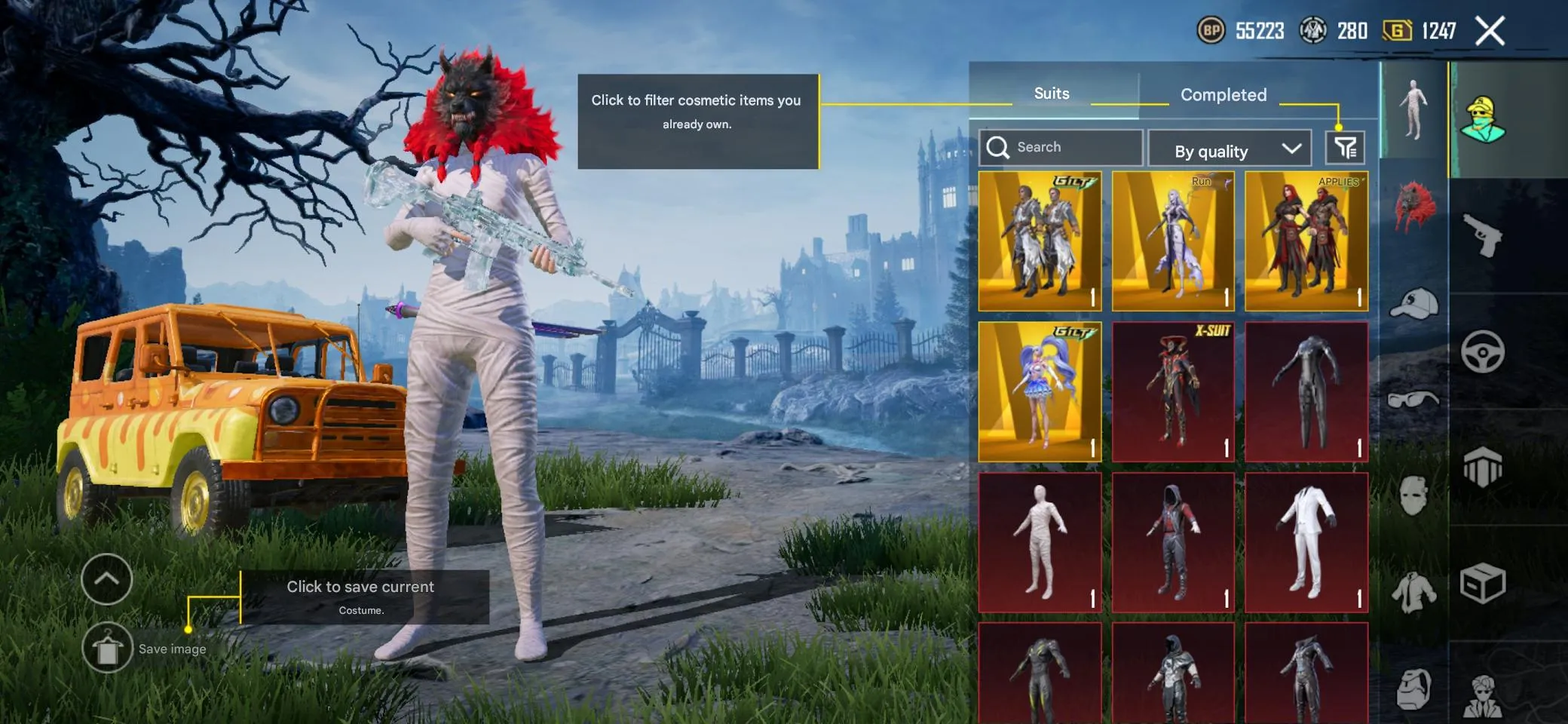Image resolution: width=1568 pixels, height=724 pixels.
Task: Open the vehicle skins category steering wheel icon
Action: click(x=1482, y=351)
